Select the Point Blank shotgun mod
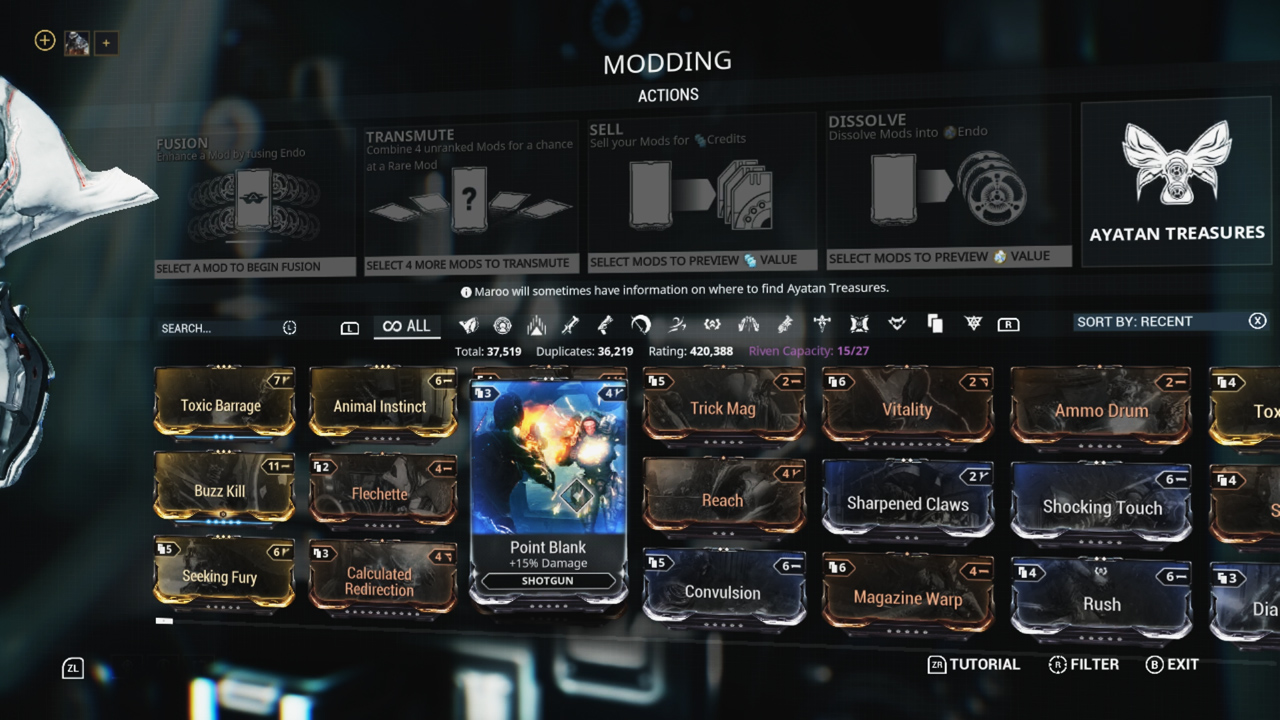 pos(548,490)
